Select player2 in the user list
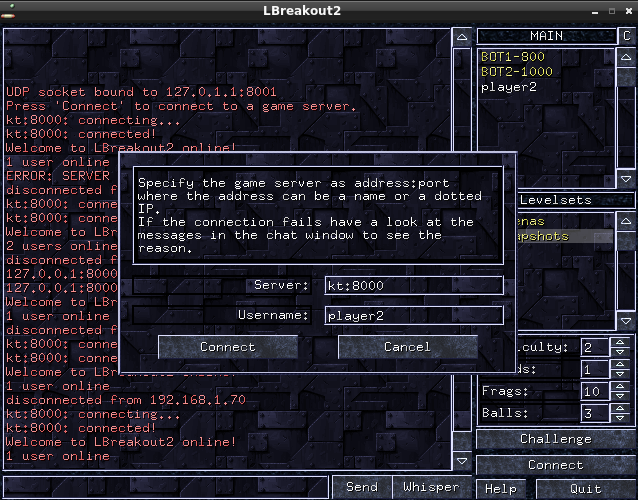The image size is (638, 500). pyautogui.click(x=508, y=87)
